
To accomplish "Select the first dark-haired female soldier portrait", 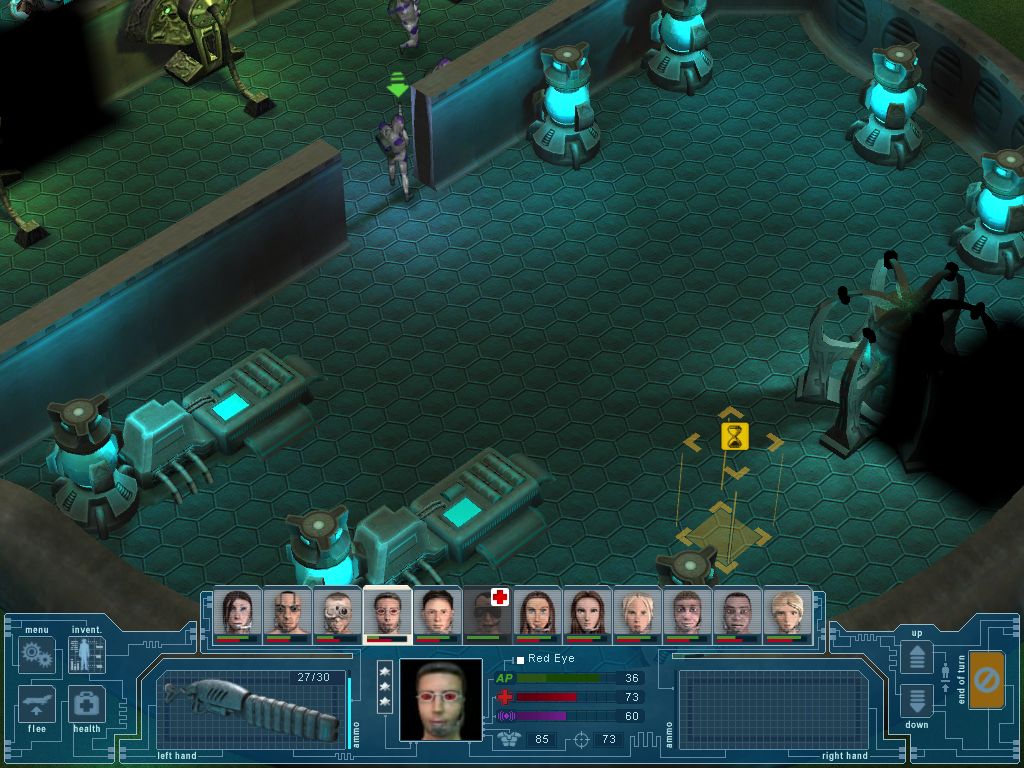I will point(237,612).
